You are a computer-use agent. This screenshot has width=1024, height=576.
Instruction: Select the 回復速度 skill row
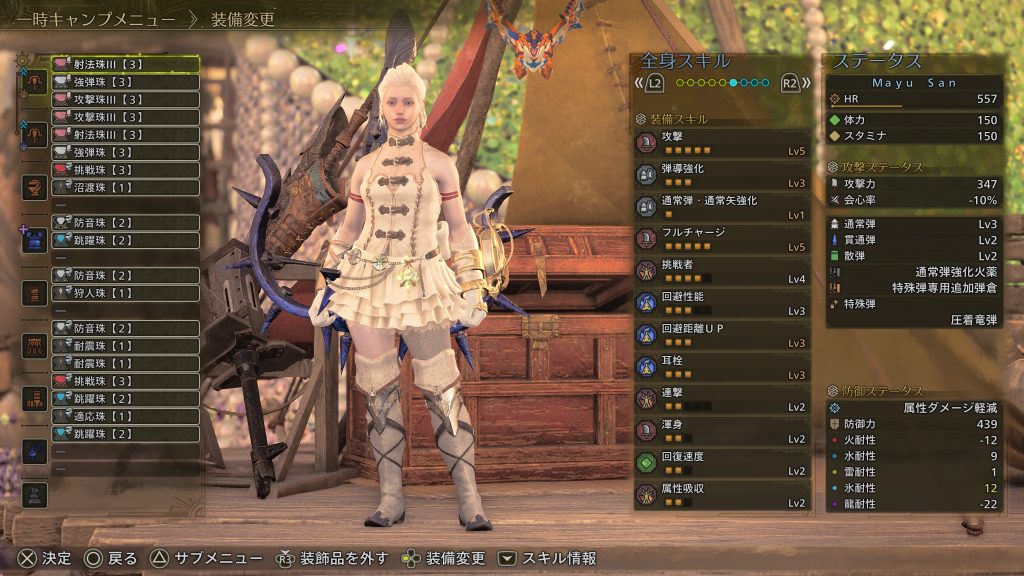(721, 463)
